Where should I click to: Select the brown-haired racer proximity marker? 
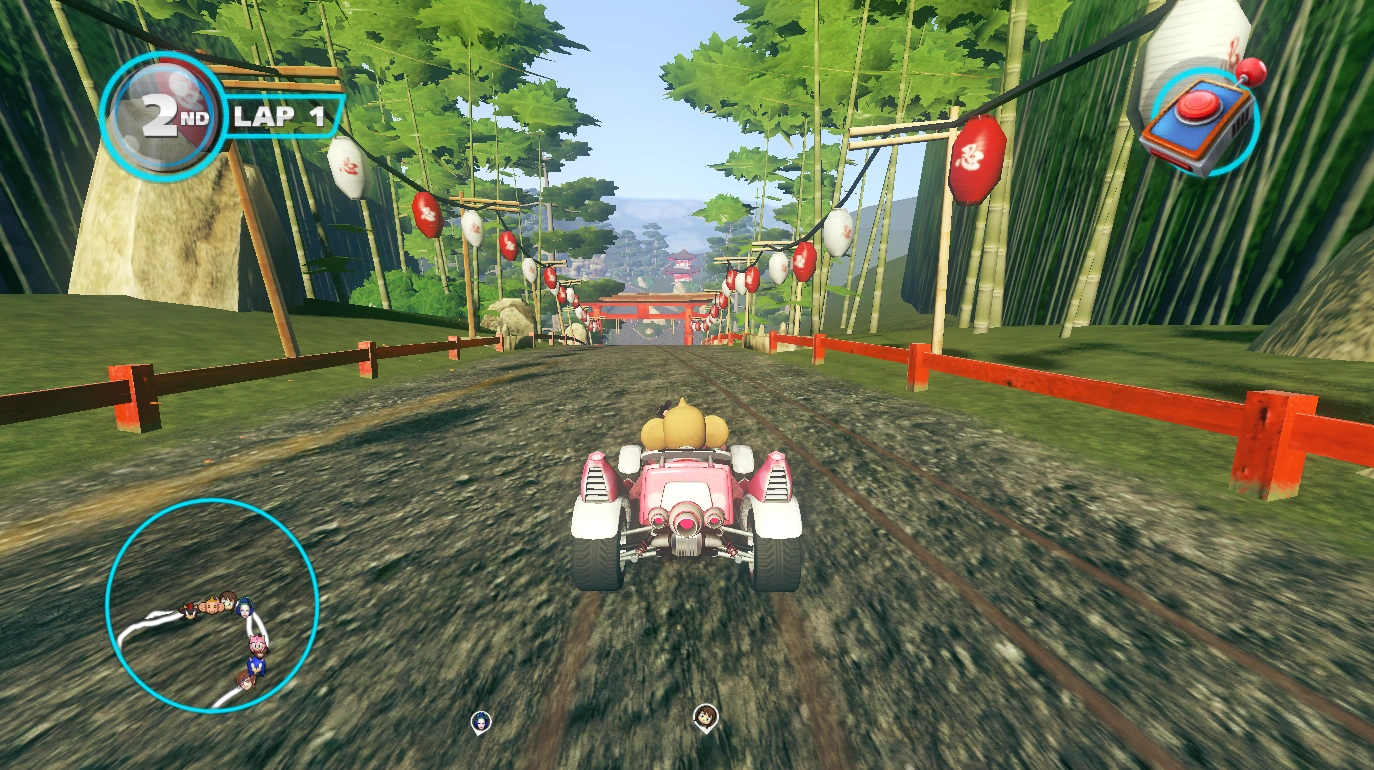[x=706, y=717]
